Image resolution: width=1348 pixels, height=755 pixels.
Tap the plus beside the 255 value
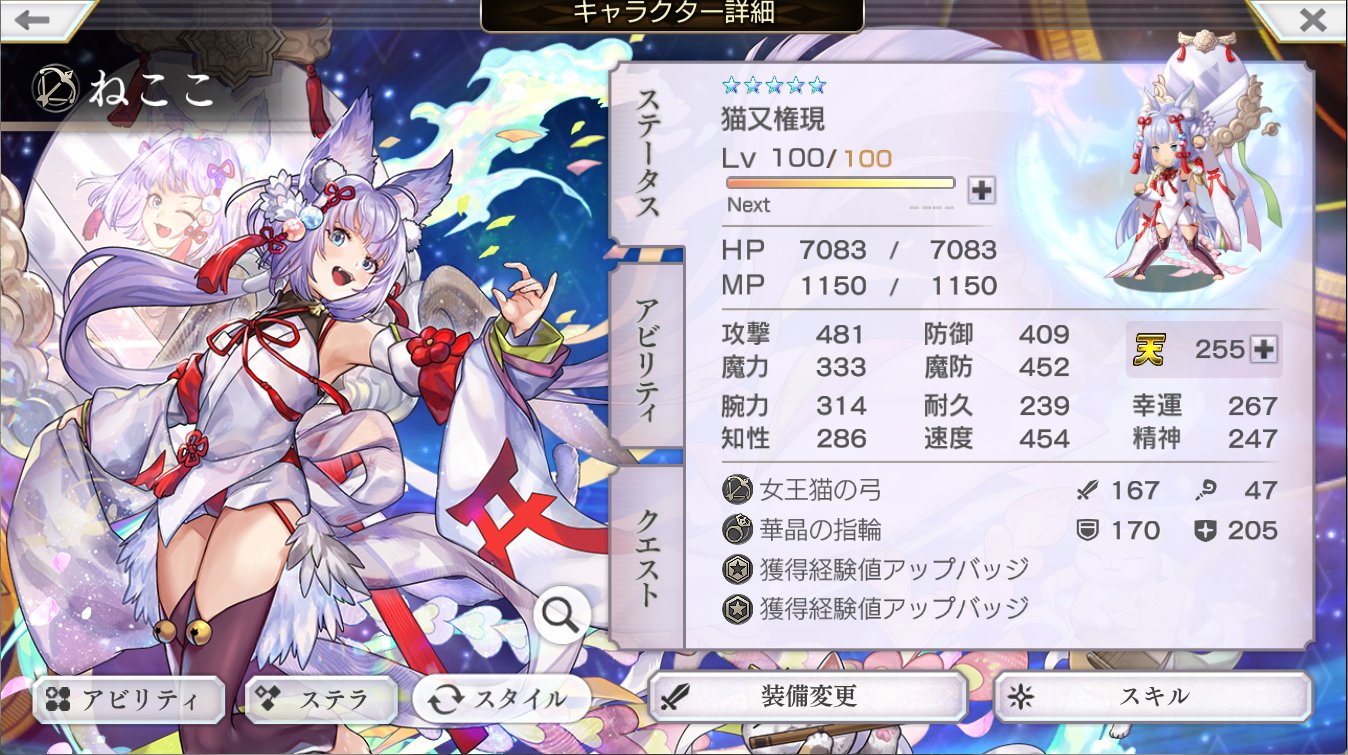pyautogui.click(x=1262, y=349)
